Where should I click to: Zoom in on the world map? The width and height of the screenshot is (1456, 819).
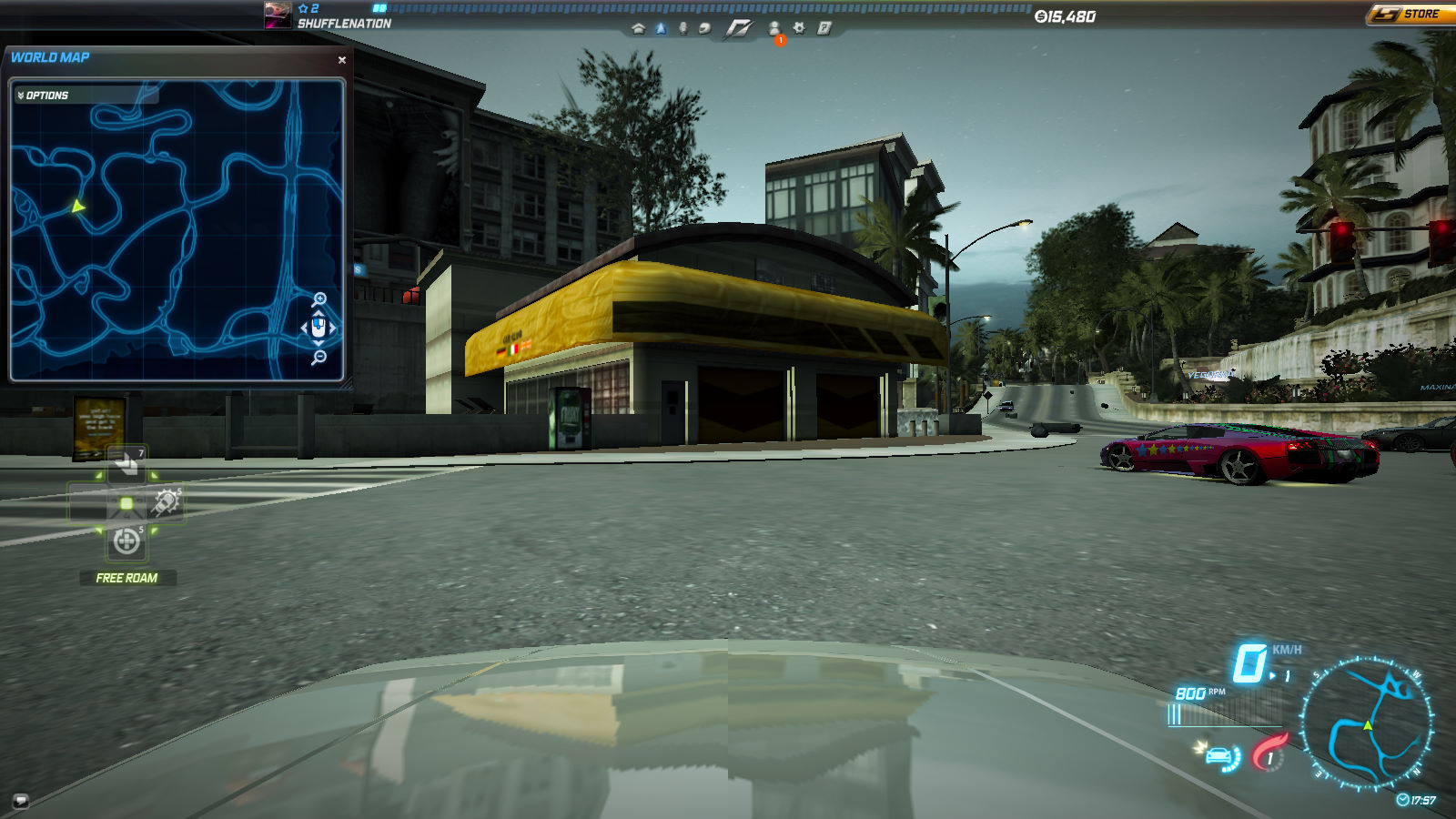(x=319, y=299)
